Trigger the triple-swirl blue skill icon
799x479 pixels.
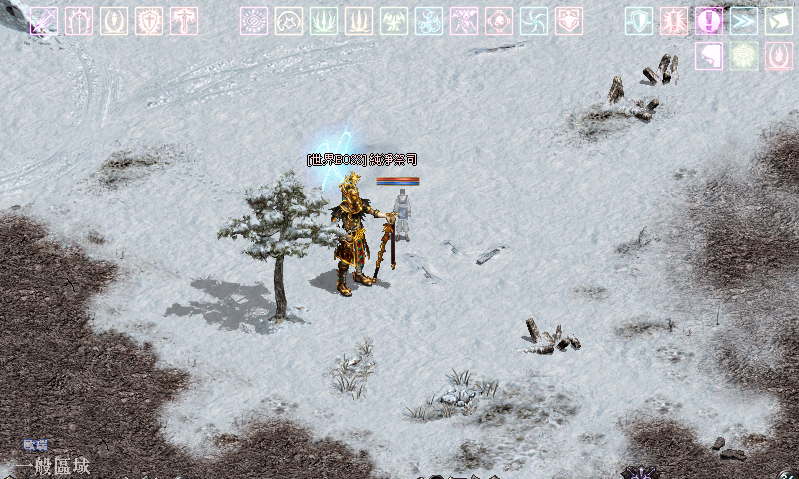click(x=429, y=21)
